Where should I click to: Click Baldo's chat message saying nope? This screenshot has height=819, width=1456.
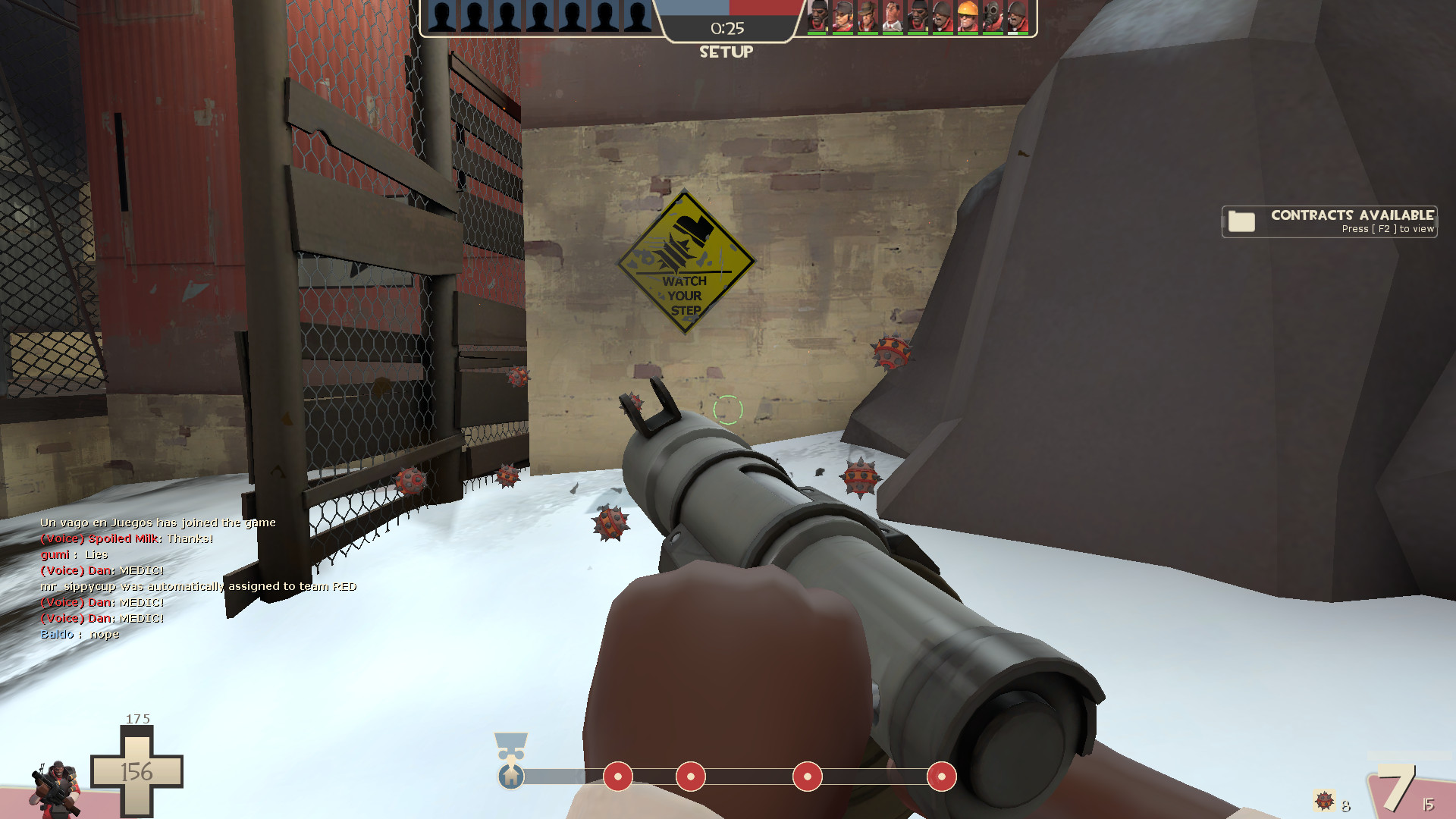pos(79,634)
